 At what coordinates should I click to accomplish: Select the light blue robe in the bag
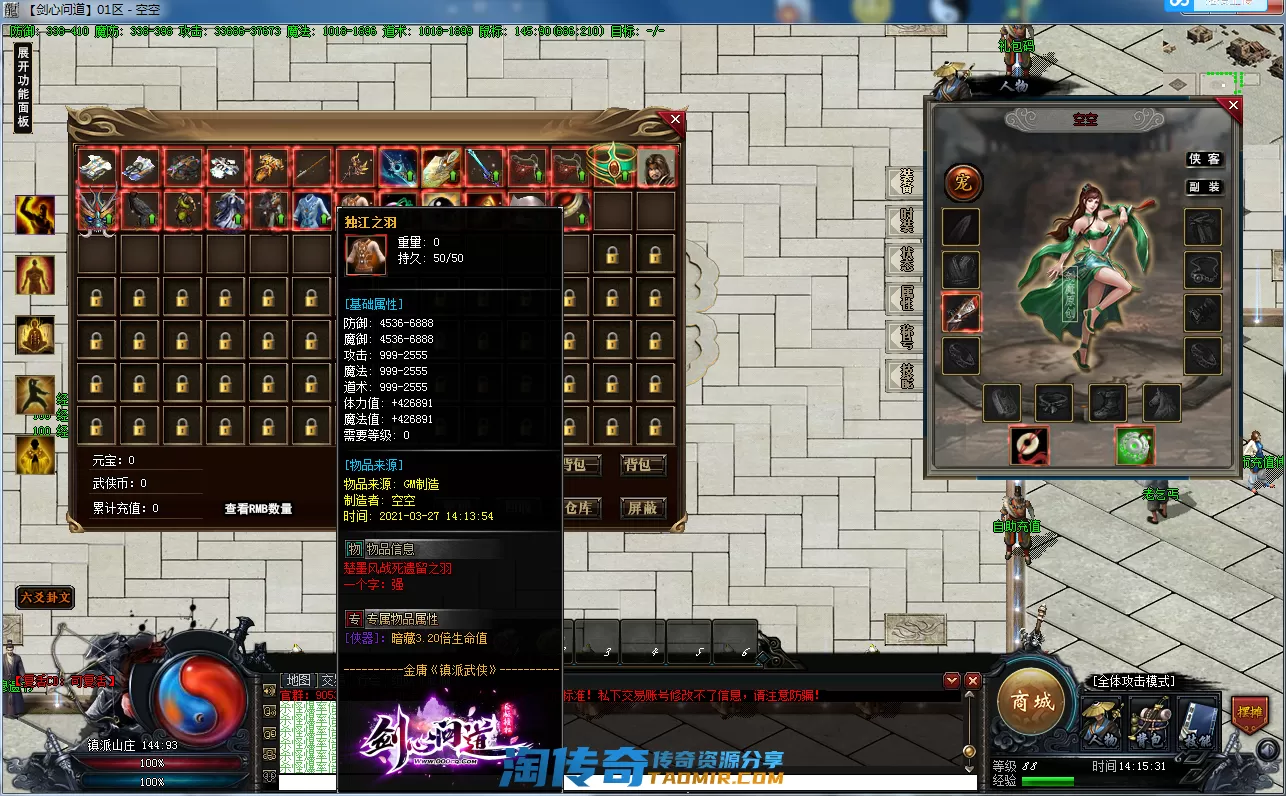click(x=311, y=211)
